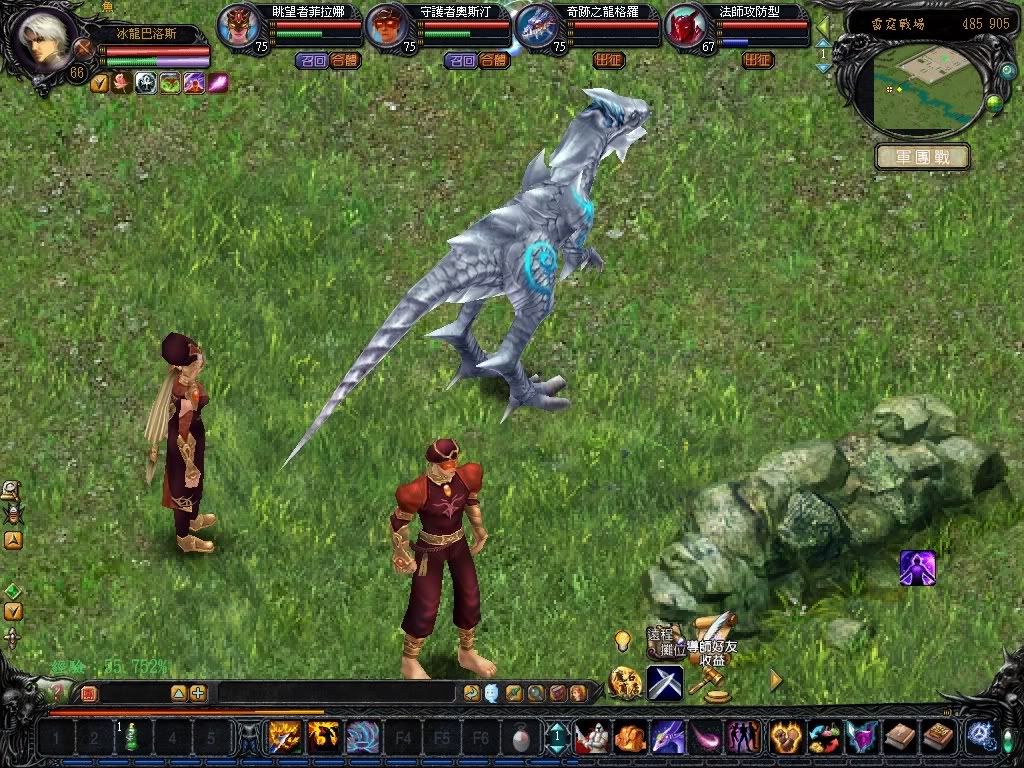Open the crossed swords icon above hotbar
The width and height of the screenshot is (1024, 768).
[664, 682]
